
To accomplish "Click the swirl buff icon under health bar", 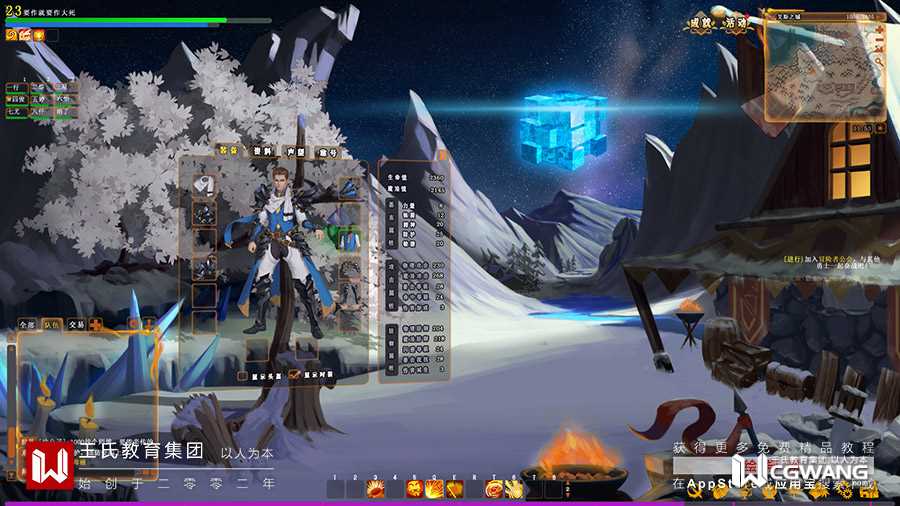I will click(12, 35).
